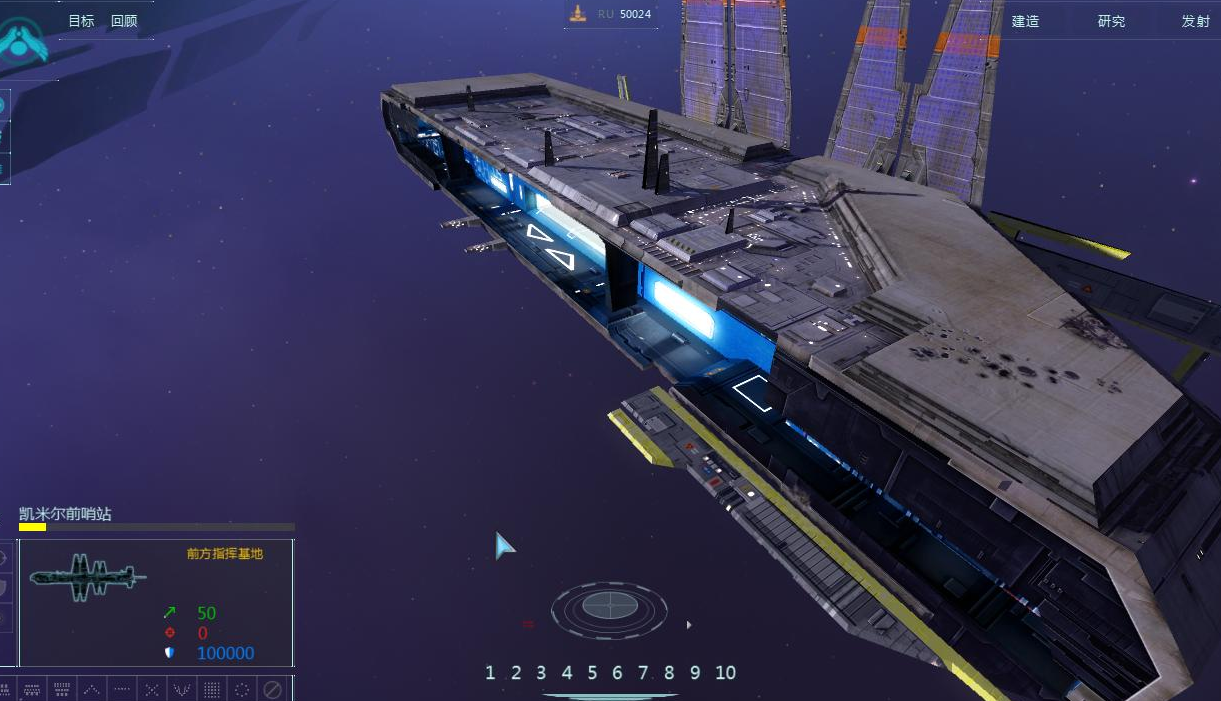The height and width of the screenshot is (701, 1221).
Task: Click the winged faction emblem icon
Action: click(x=21, y=40)
